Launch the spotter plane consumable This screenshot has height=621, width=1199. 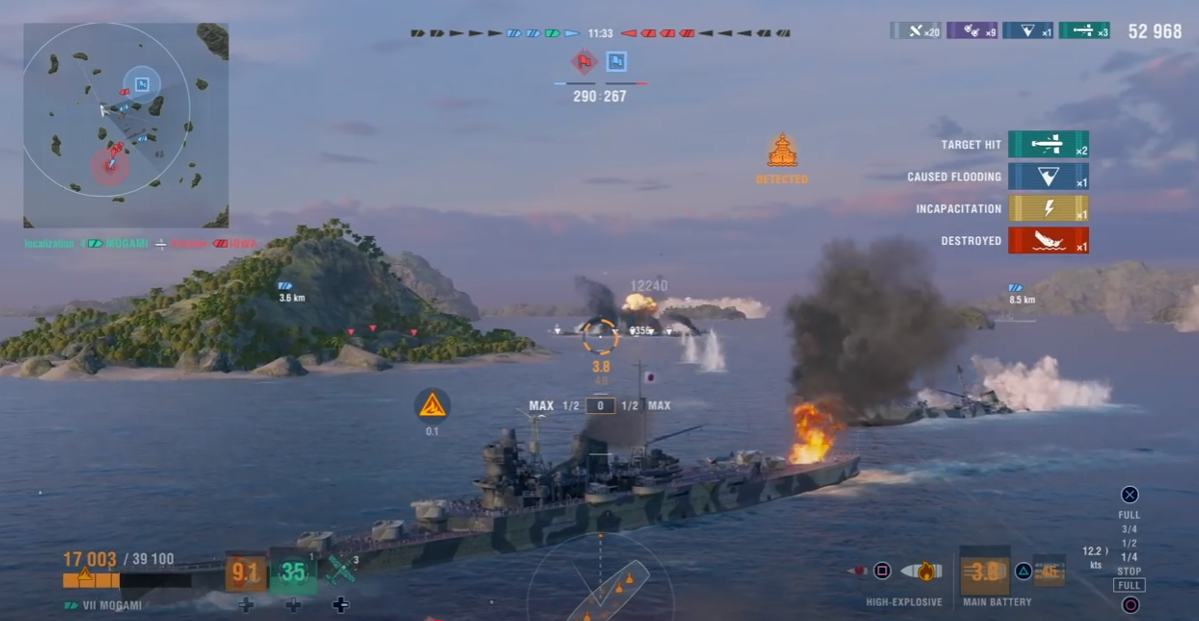[x=341, y=570]
